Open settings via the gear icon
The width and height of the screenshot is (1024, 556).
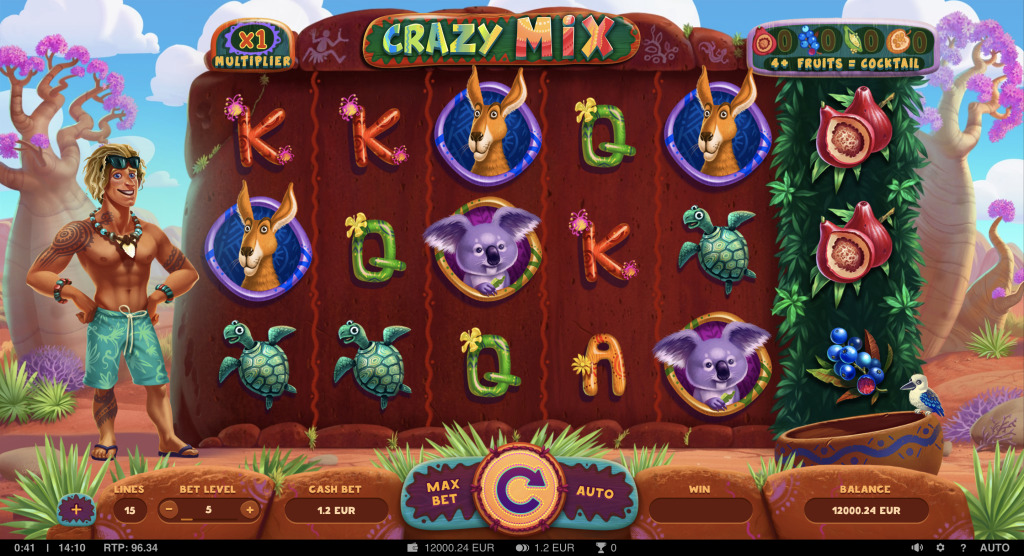939,548
